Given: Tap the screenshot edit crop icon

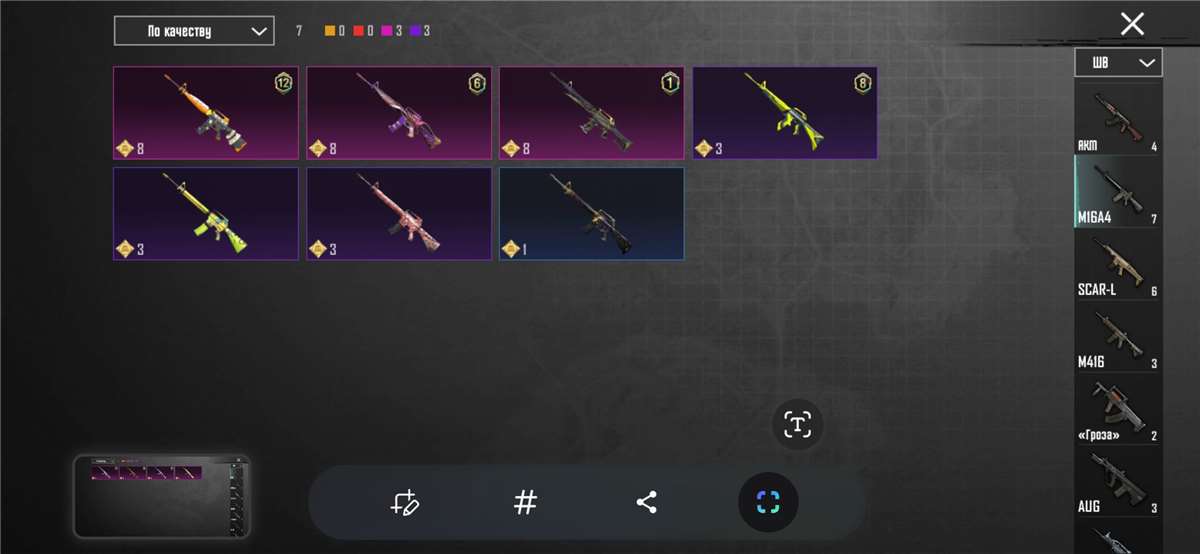Looking at the screenshot, I should [405, 502].
